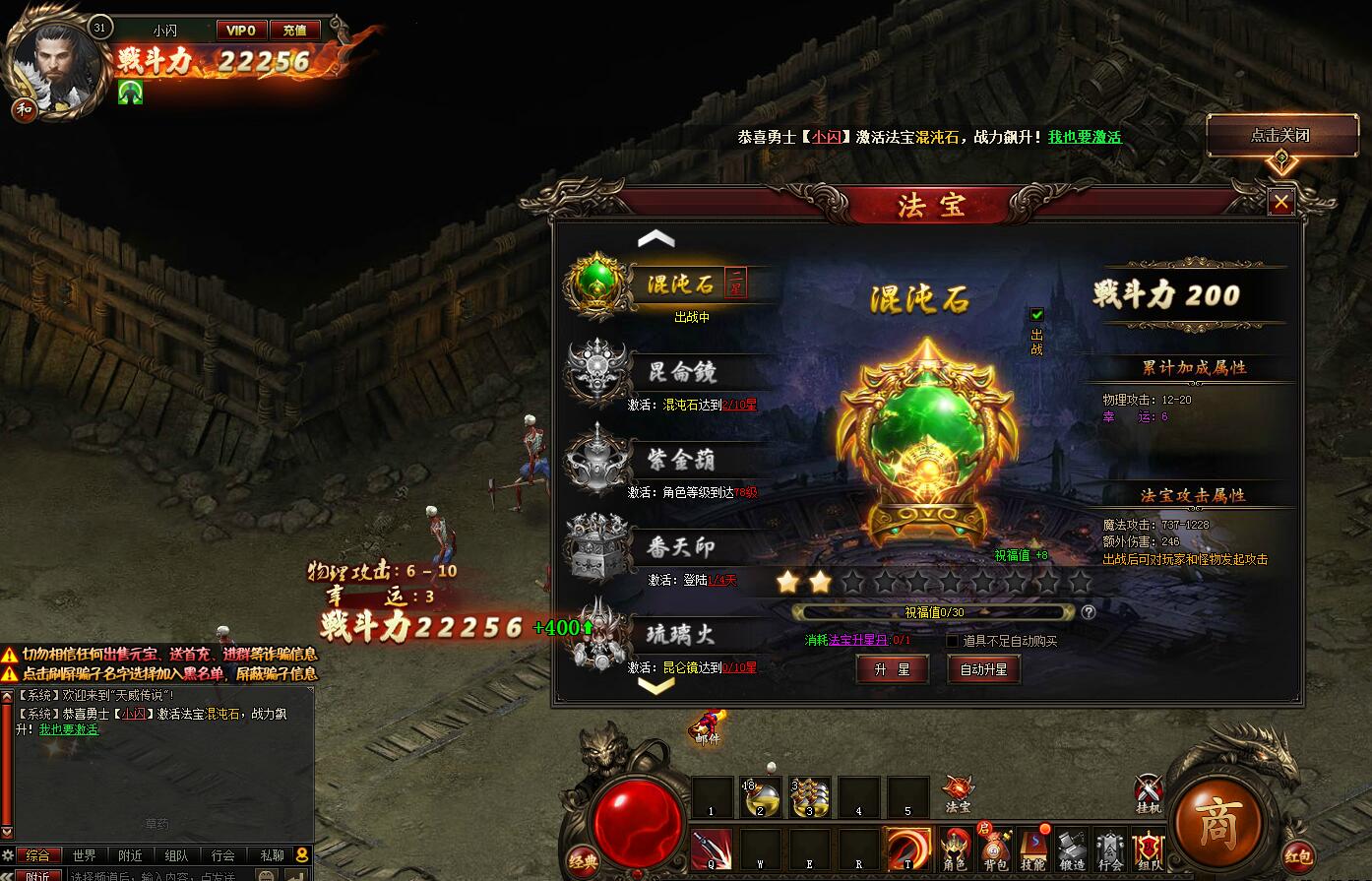Uncheck the 出战 checkbox next to the treasure
The height and width of the screenshot is (881, 1372).
(x=1036, y=315)
